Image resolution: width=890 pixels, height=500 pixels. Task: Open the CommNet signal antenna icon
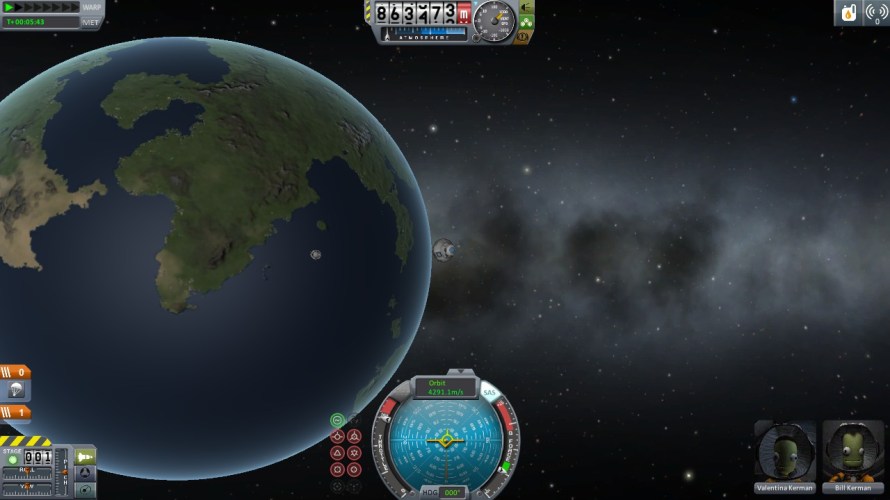click(873, 13)
